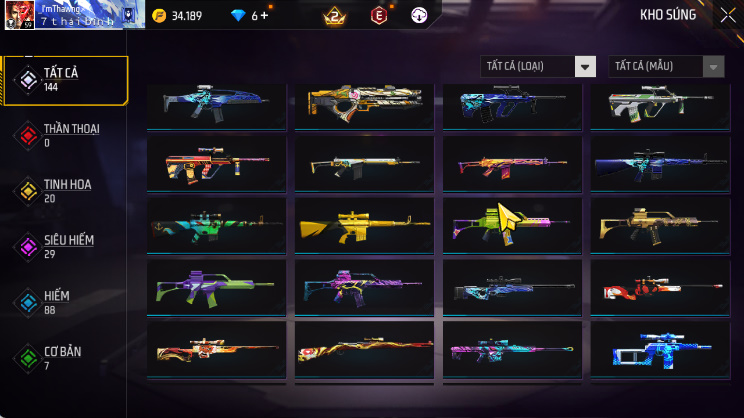Open the player profile avatar
This screenshot has width=744, height=418.
tap(19, 14)
